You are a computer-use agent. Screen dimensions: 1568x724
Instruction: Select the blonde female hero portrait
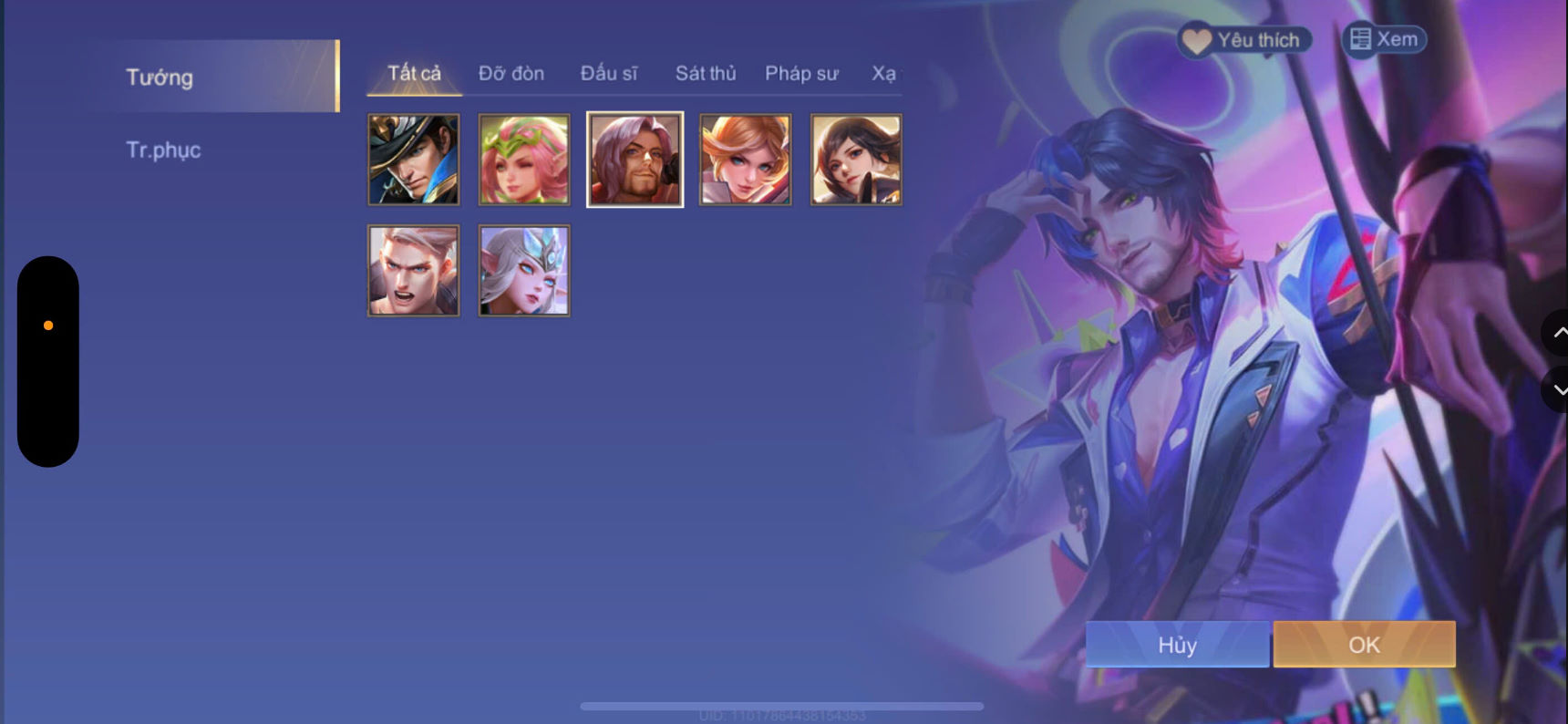tap(744, 160)
